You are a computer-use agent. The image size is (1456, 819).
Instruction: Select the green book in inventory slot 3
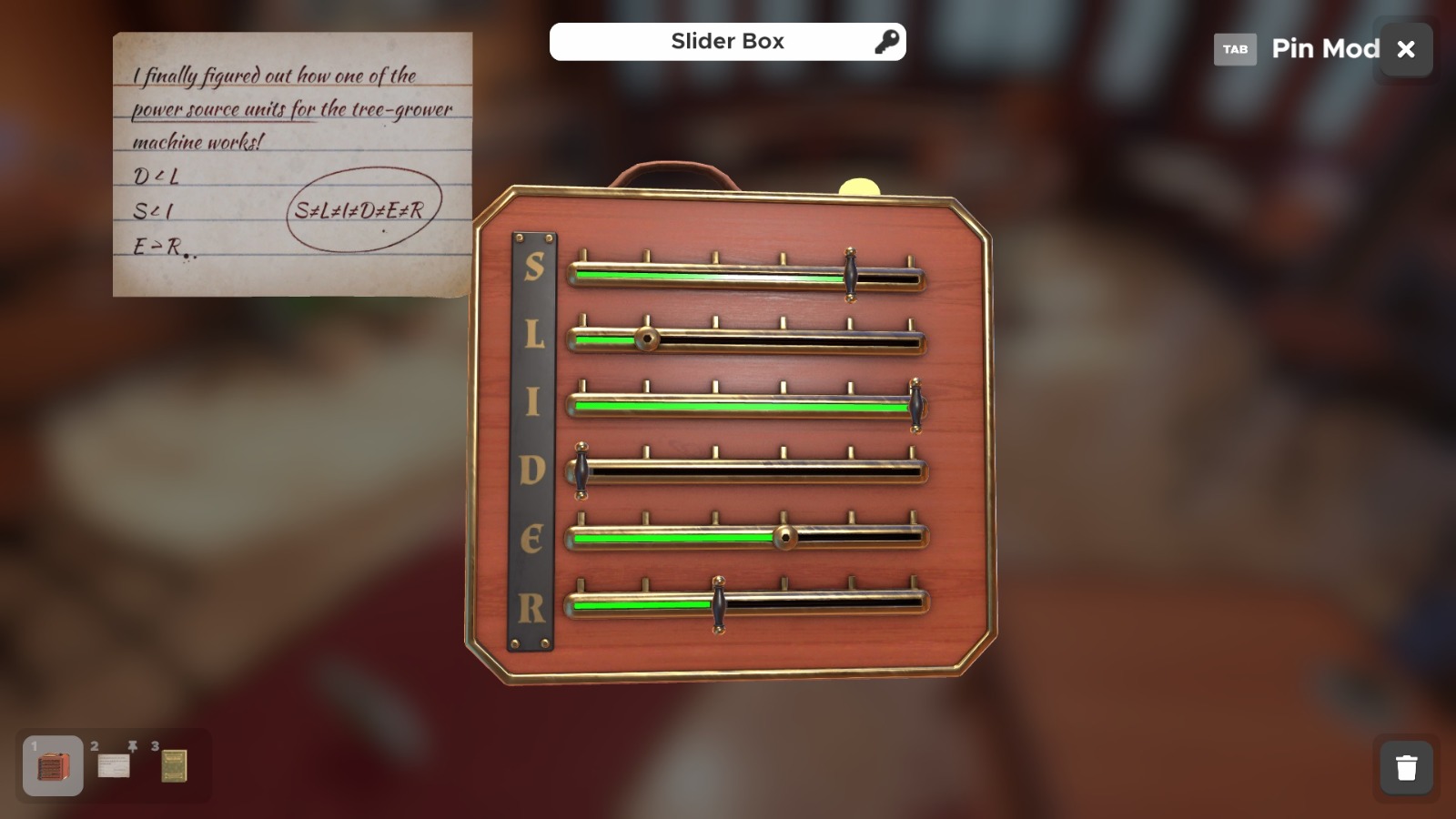click(173, 765)
